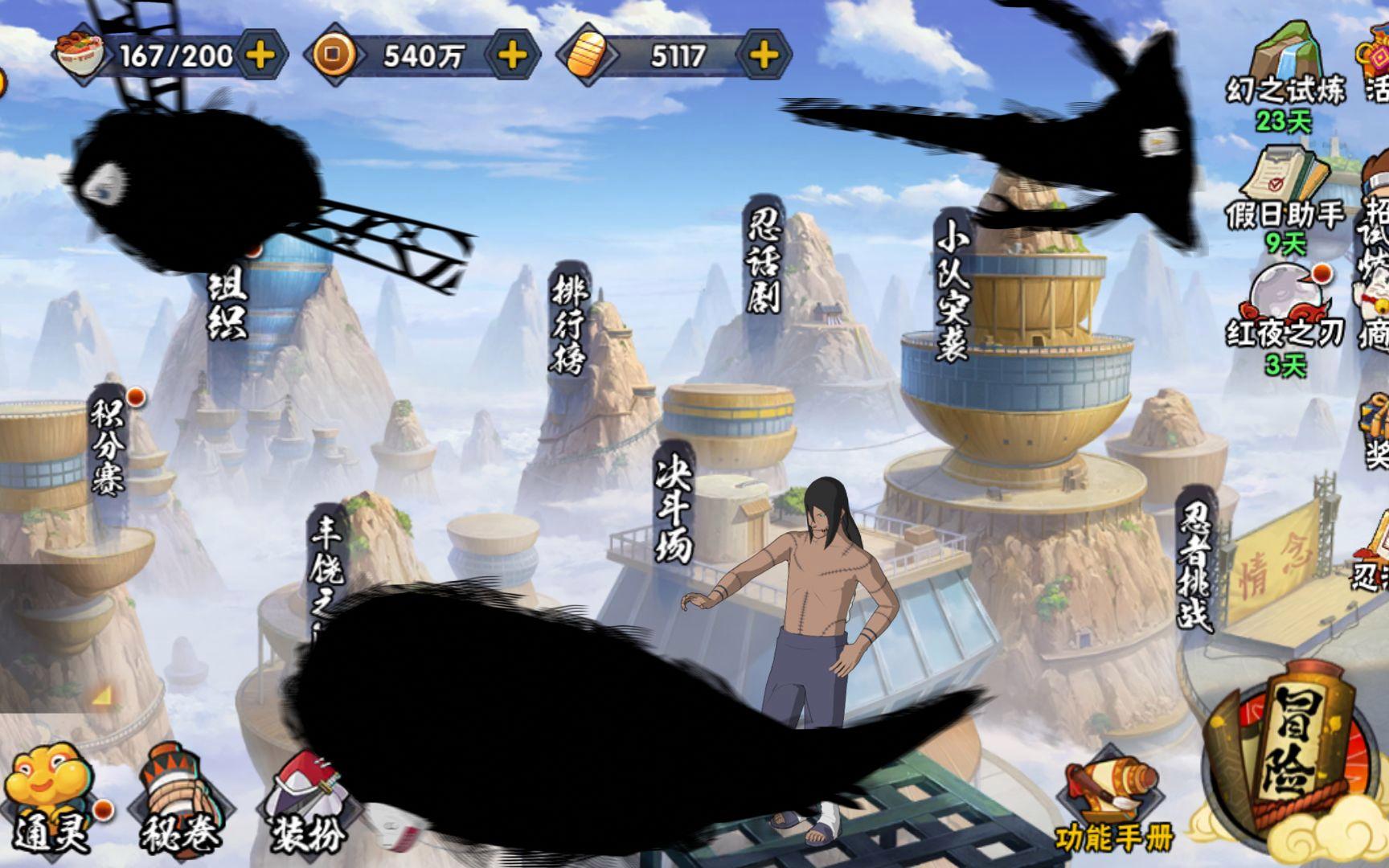Enter the 积分赛 points match
The height and width of the screenshot is (868, 1389).
108,446
